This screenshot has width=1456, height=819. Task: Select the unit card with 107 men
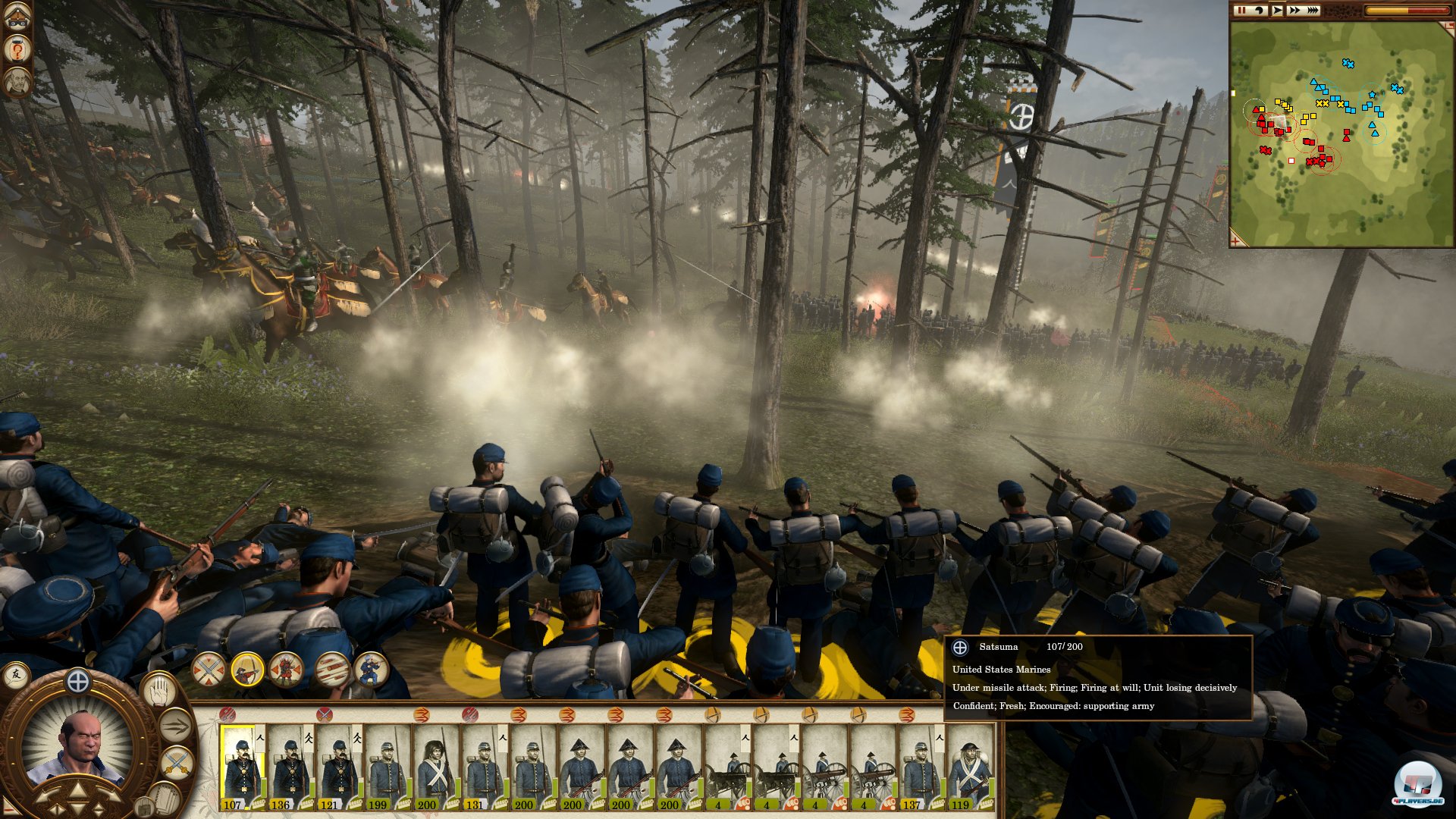(x=242, y=767)
